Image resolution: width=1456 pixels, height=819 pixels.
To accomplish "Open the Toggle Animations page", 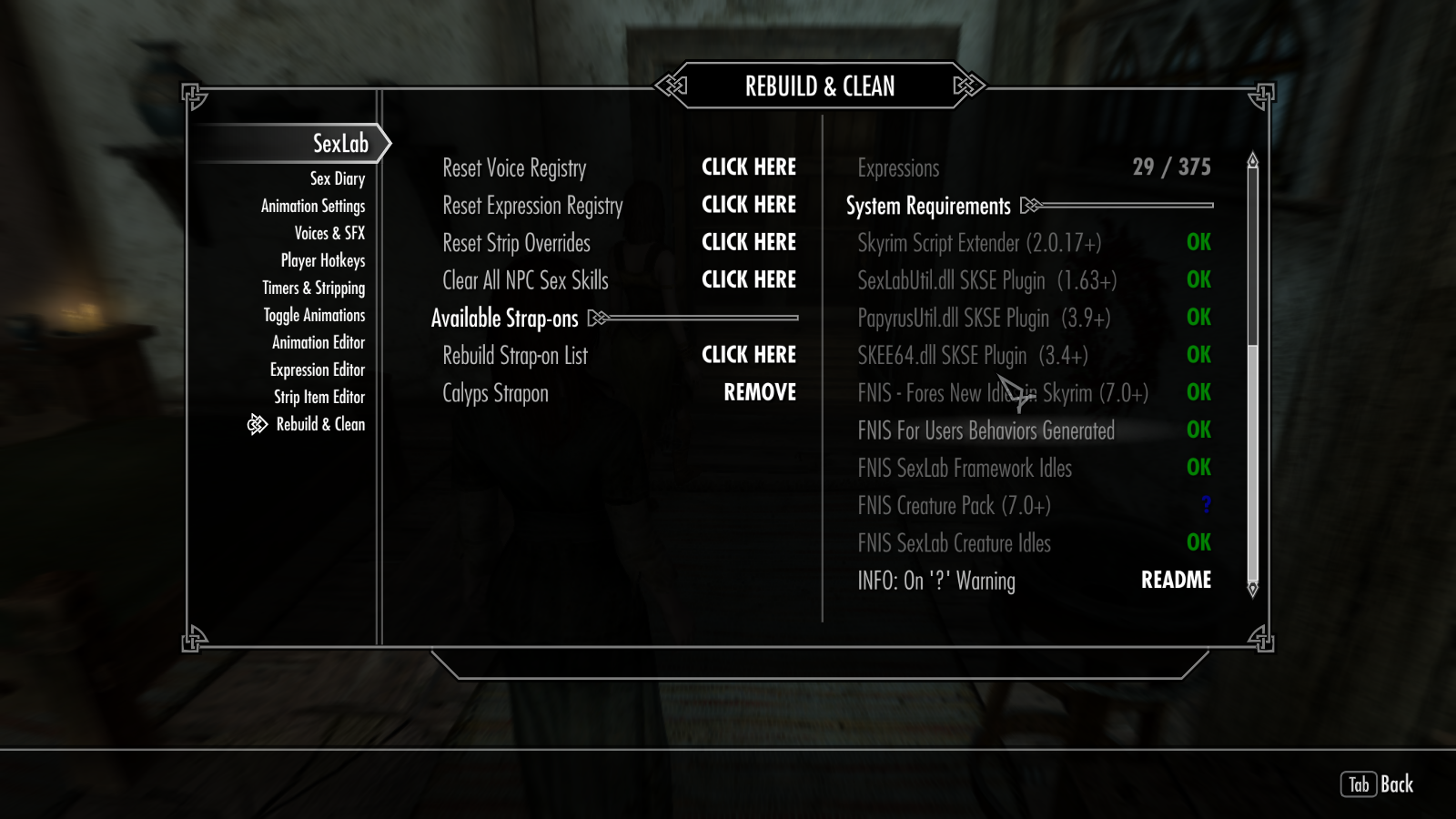I will tap(314, 316).
